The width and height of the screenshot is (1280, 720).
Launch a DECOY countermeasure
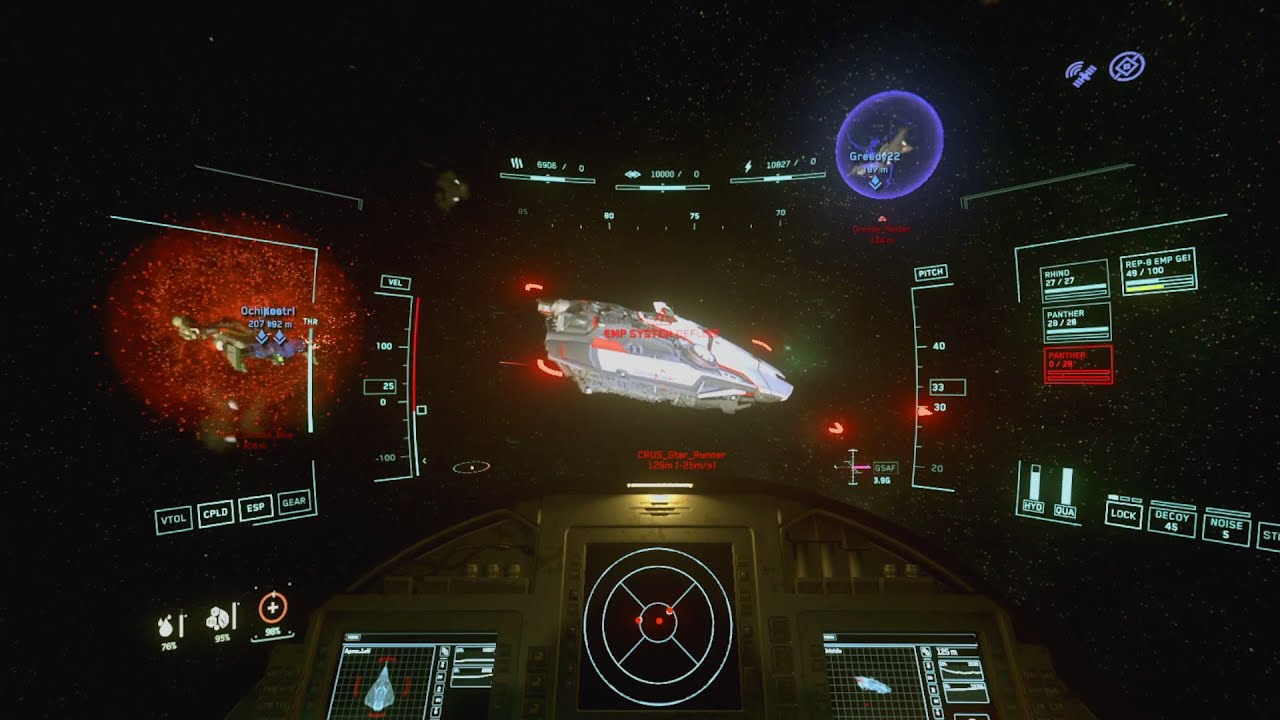(x=1172, y=521)
